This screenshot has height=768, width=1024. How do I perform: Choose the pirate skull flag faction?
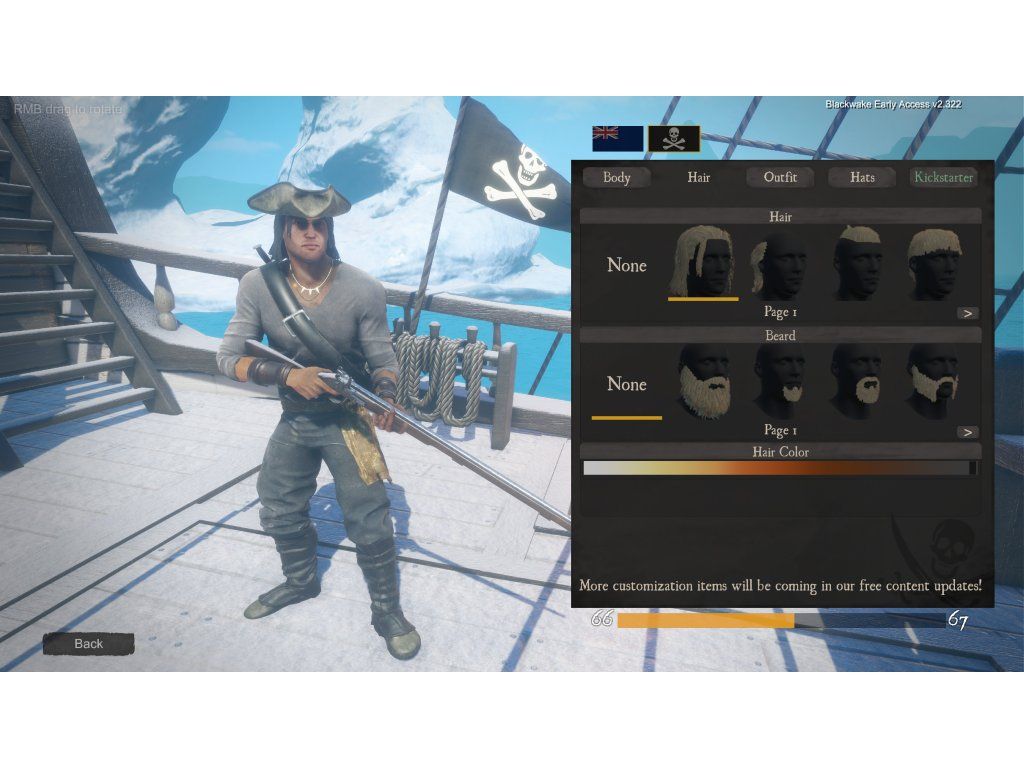(674, 138)
